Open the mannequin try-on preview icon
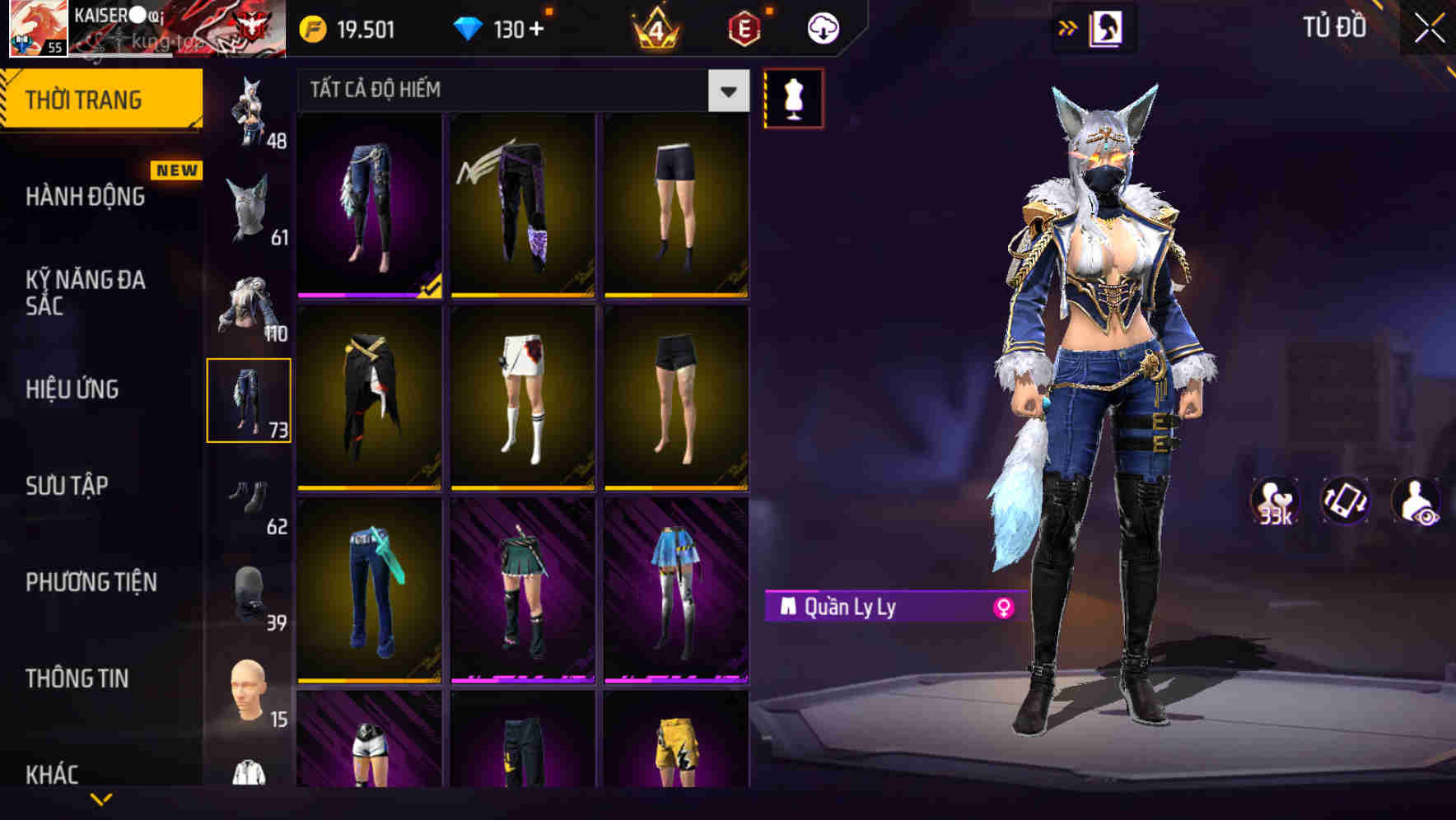The height and width of the screenshot is (820, 1456). [x=793, y=96]
